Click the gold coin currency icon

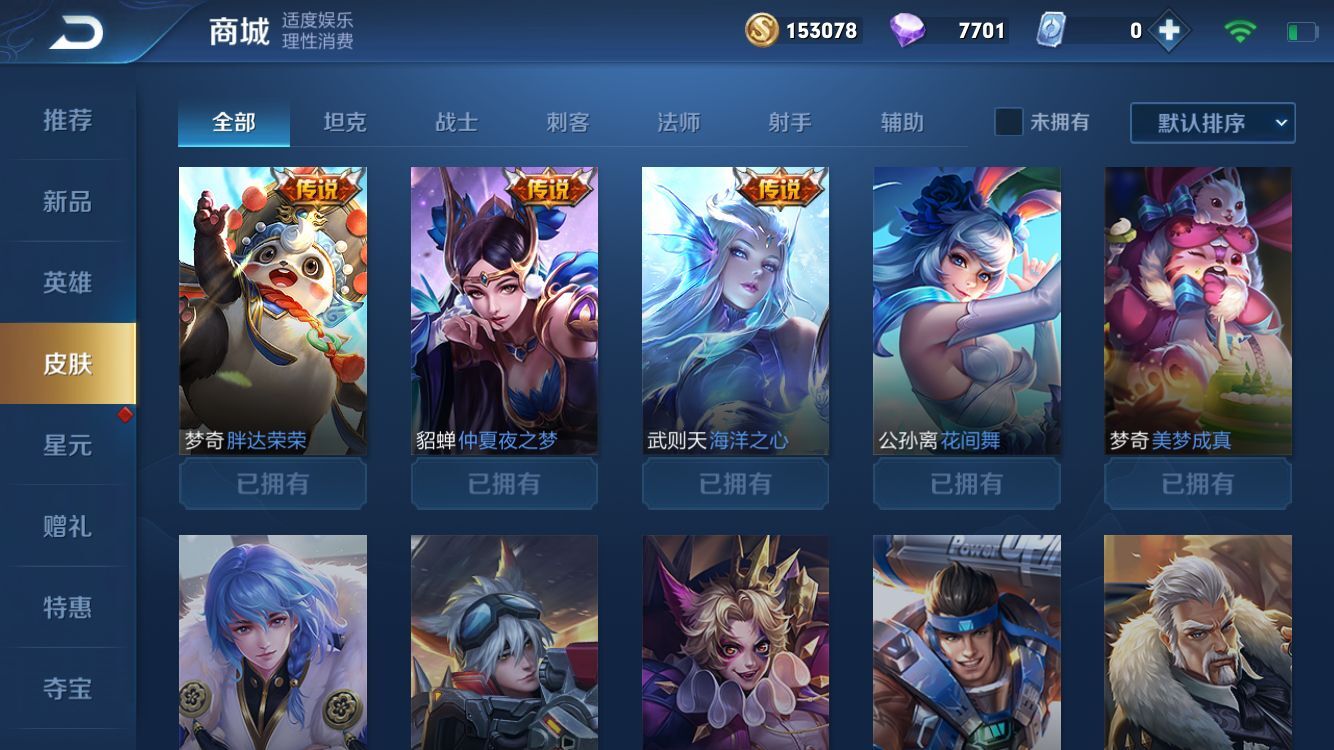(761, 31)
